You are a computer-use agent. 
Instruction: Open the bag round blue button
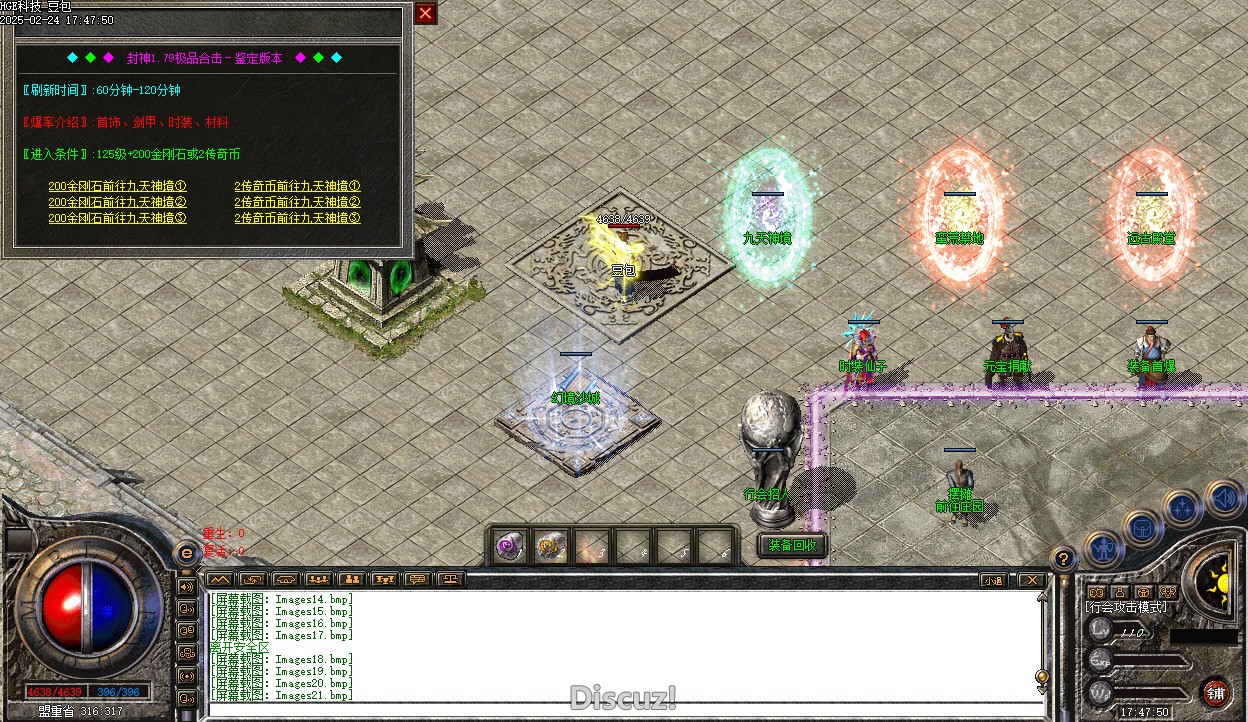(x=1141, y=526)
